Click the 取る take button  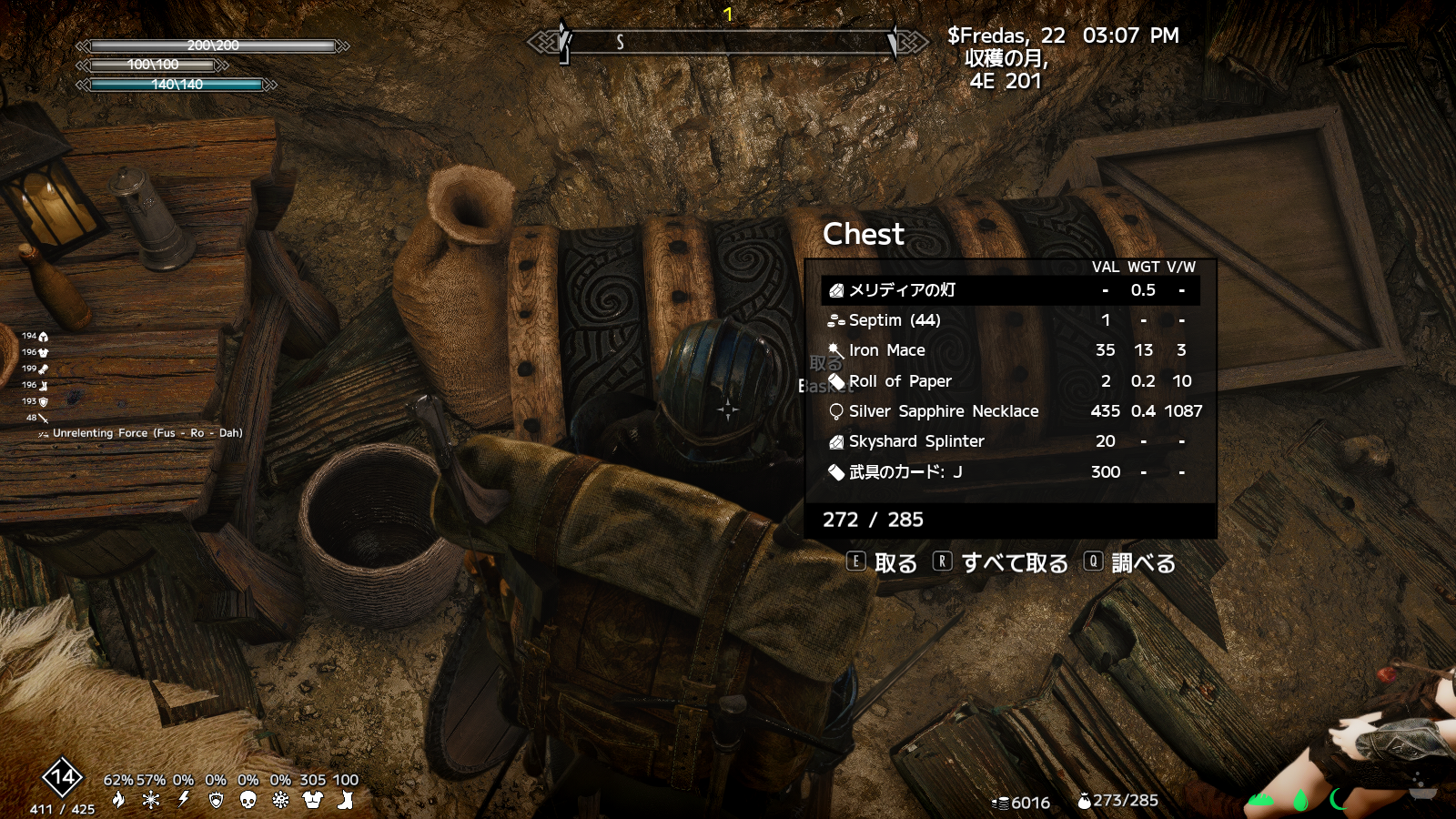(x=883, y=563)
